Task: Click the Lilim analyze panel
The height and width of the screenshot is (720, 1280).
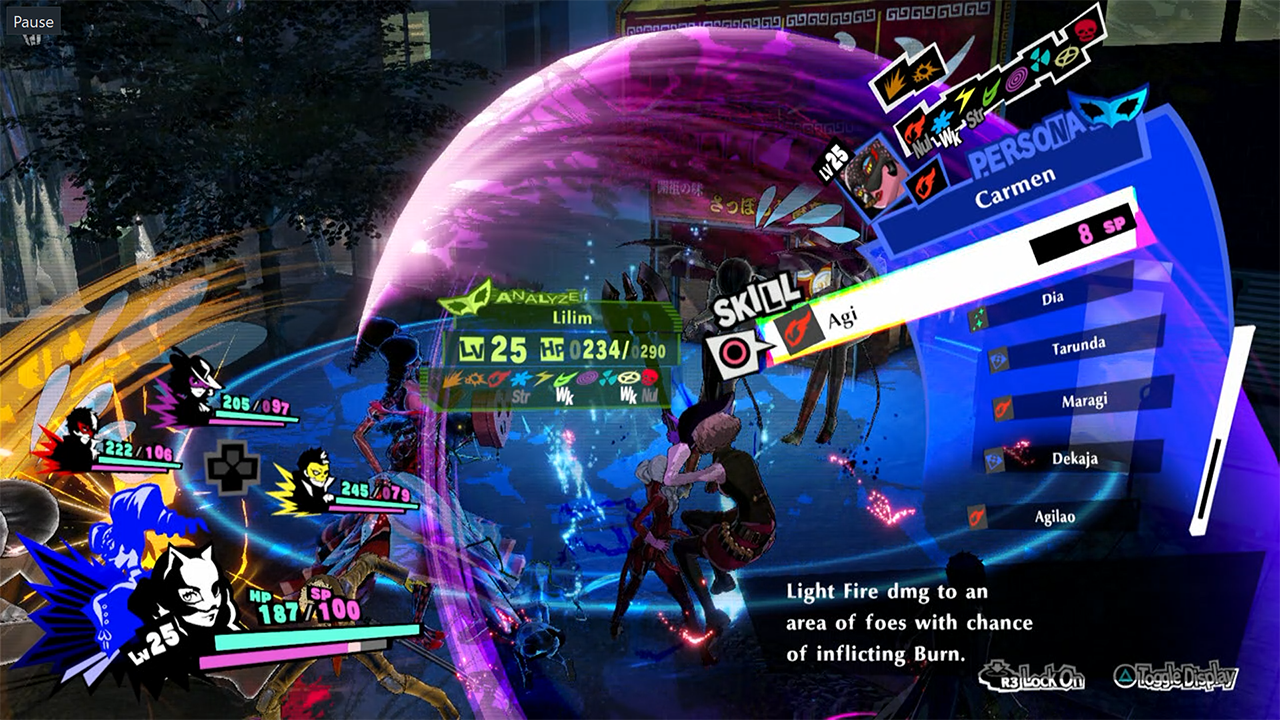Action: pos(560,349)
